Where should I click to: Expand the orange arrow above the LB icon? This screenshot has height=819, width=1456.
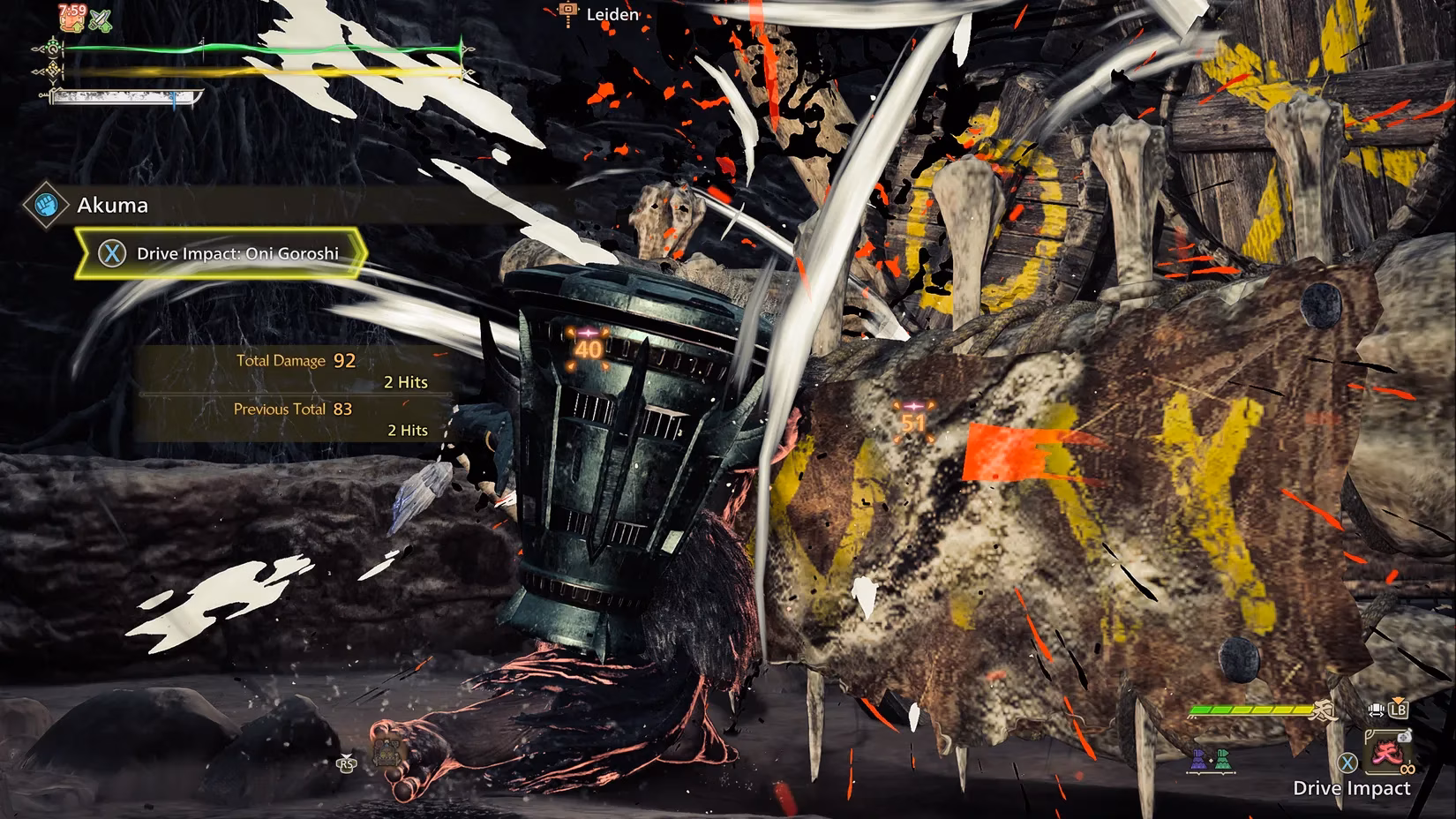1398,699
